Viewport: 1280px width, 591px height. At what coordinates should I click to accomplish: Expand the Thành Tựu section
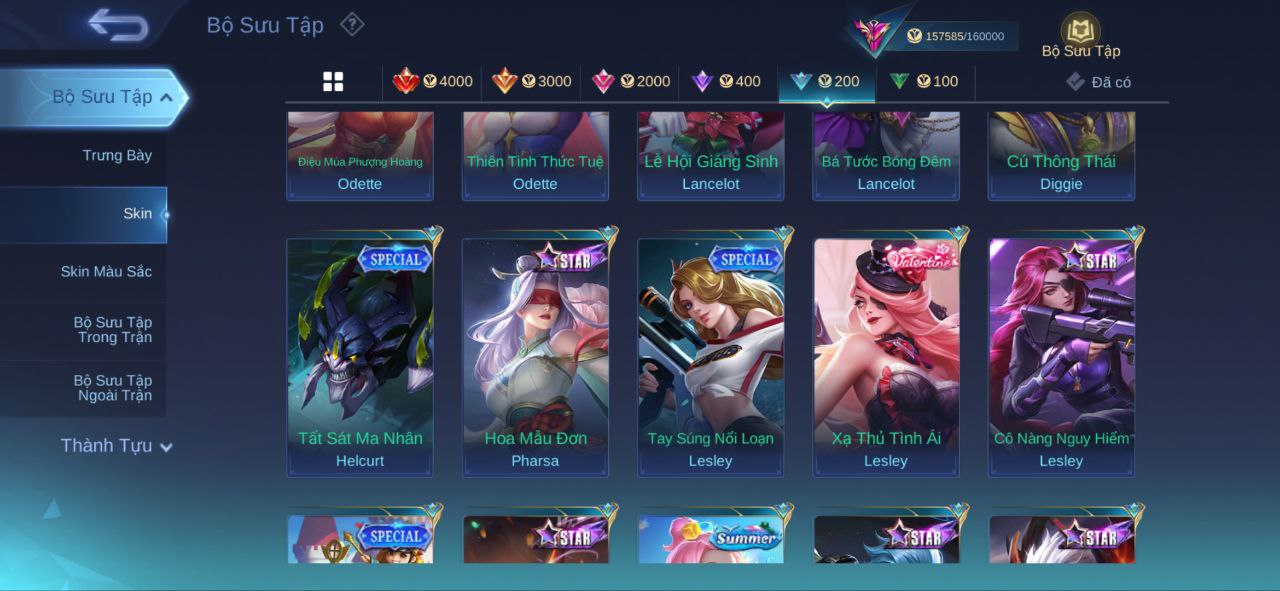(116, 446)
